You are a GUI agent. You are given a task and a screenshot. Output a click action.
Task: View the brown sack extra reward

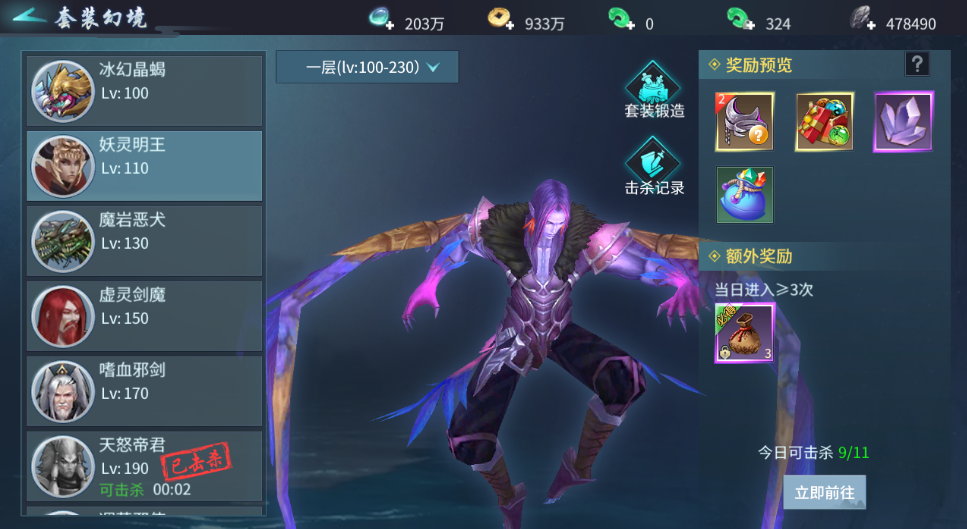point(744,334)
